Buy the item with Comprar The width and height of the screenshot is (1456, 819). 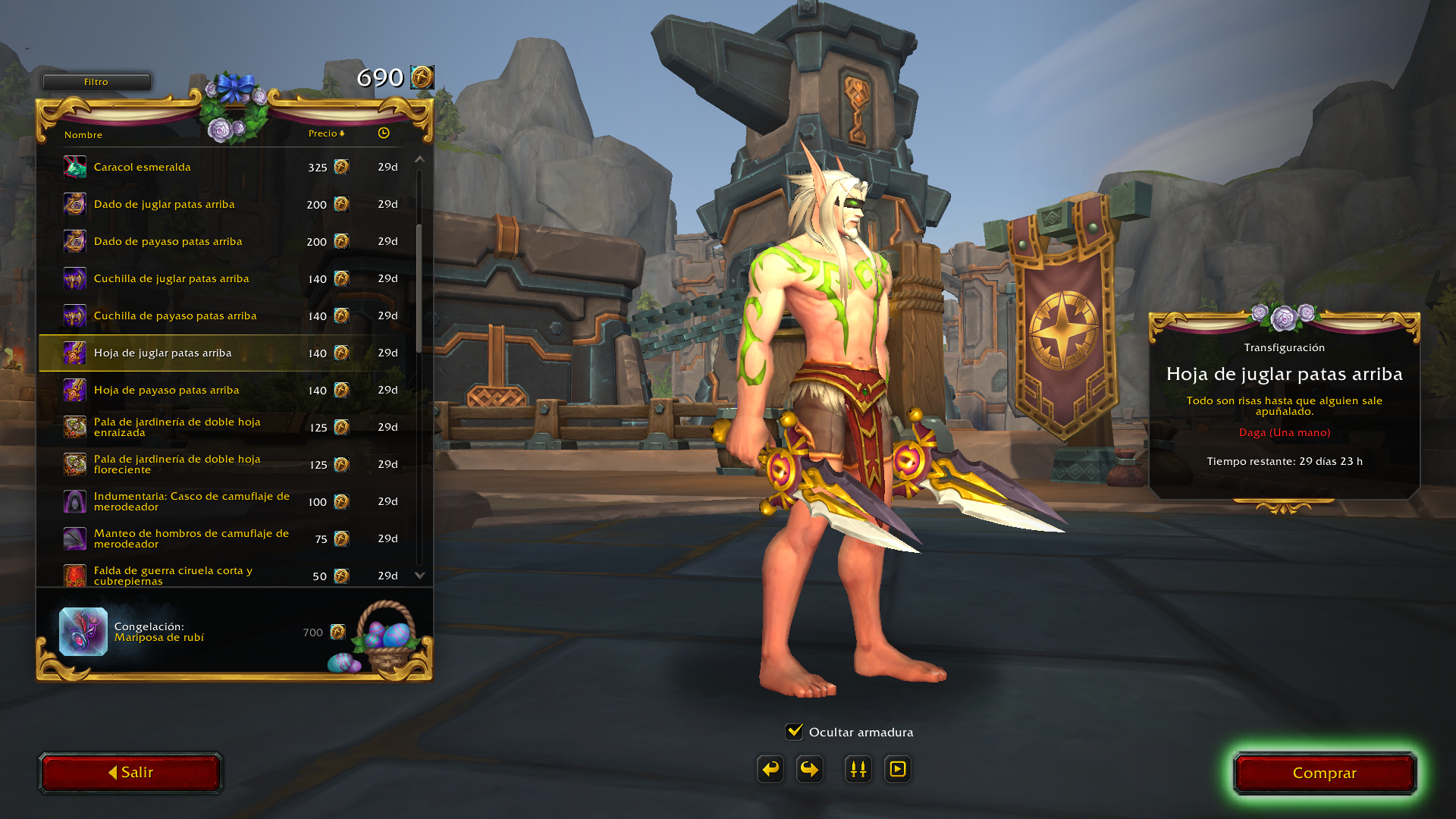1324,773
